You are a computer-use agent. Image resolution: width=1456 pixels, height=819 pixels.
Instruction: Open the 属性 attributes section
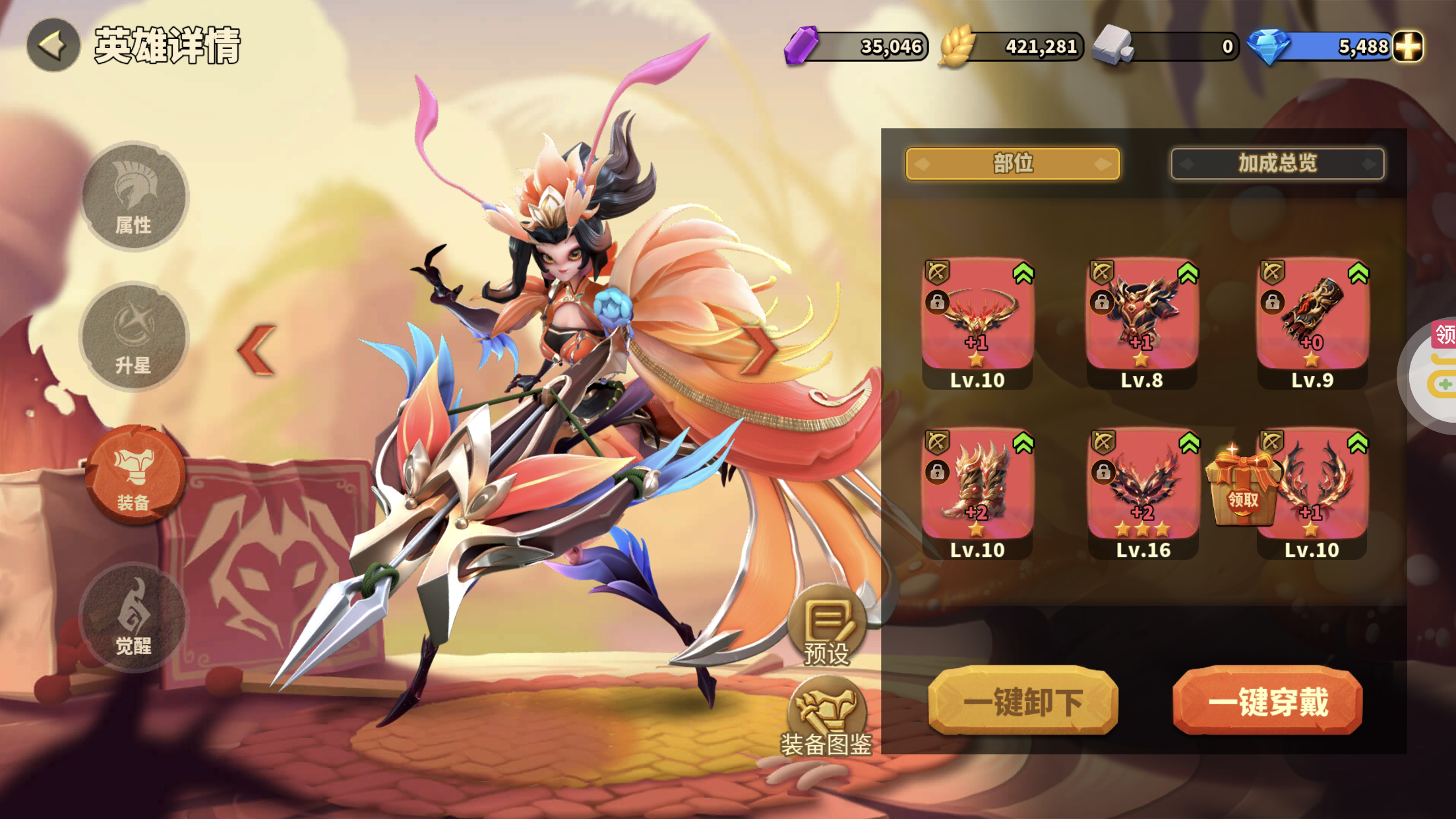coord(134,197)
